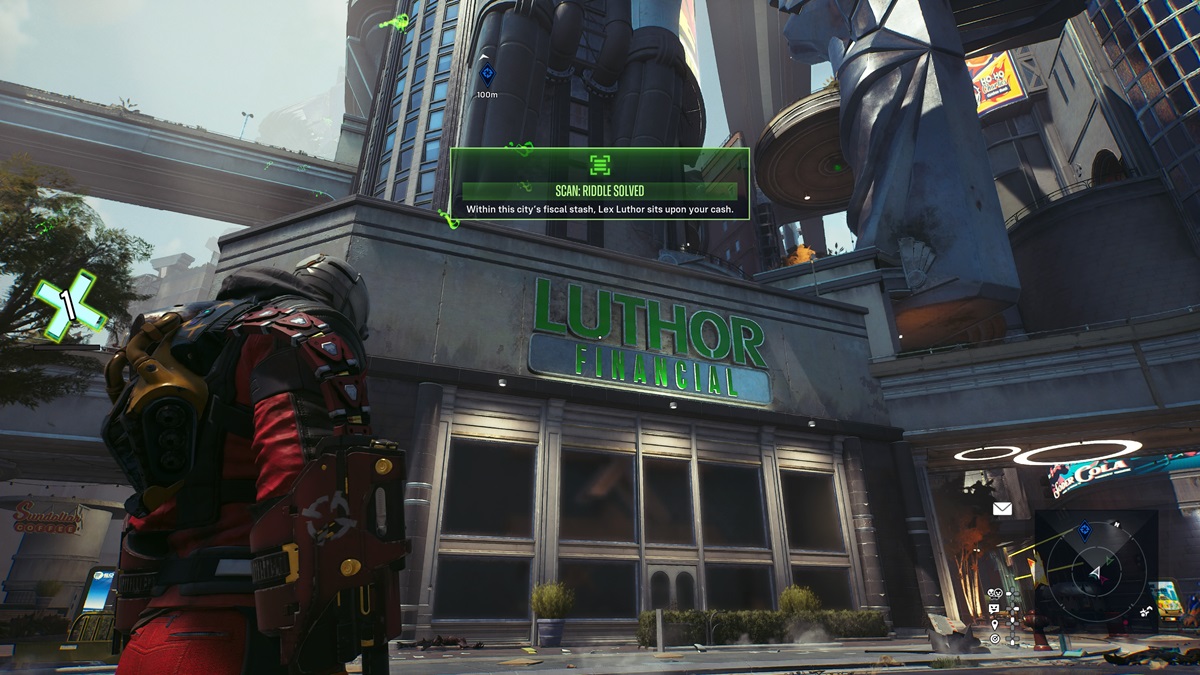Select the blue objective marker on the minimap
Image resolution: width=1200 pixels, height=675 pixels.
[x=1085, y=529]
